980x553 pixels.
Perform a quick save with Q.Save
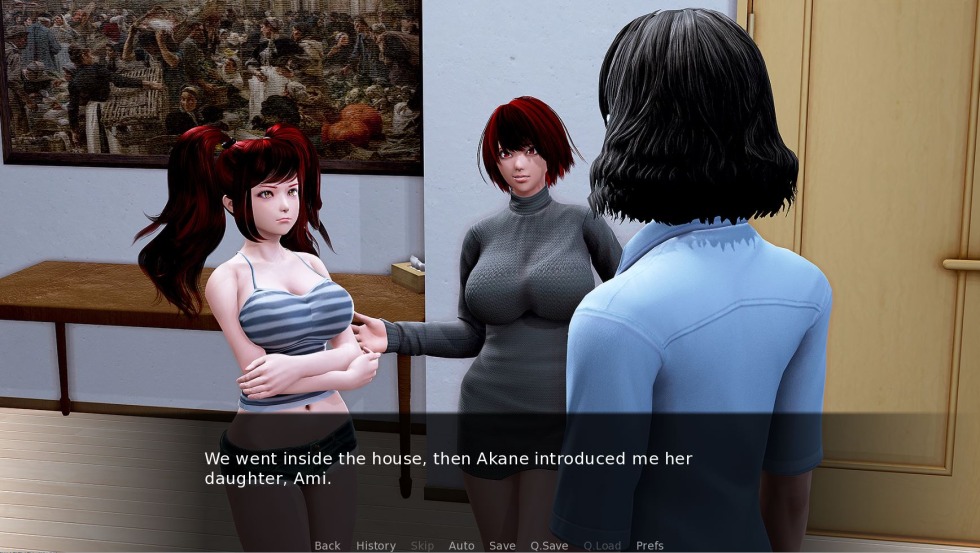point(549,546)
